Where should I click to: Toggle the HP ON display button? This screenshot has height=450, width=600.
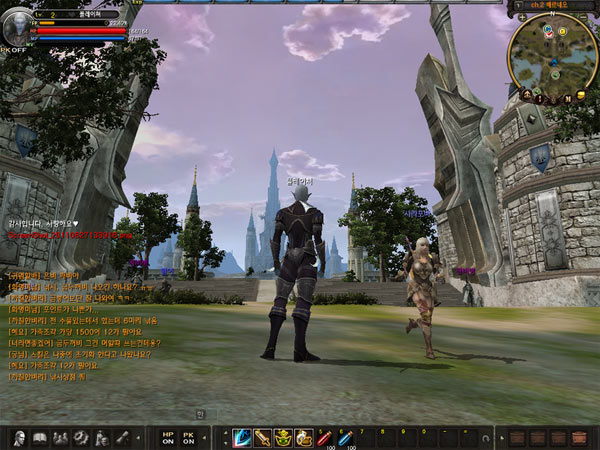167,437
